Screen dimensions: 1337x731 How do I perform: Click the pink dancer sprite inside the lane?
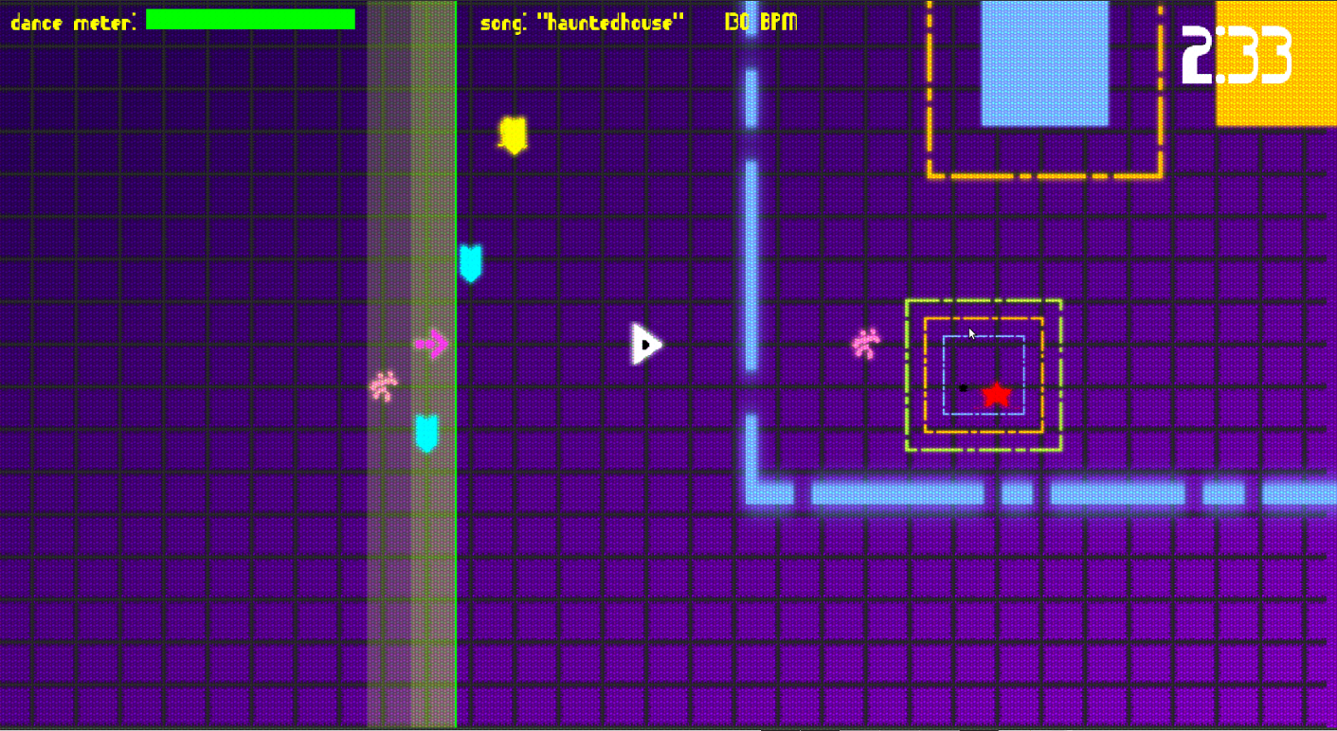tap(383, 386)
